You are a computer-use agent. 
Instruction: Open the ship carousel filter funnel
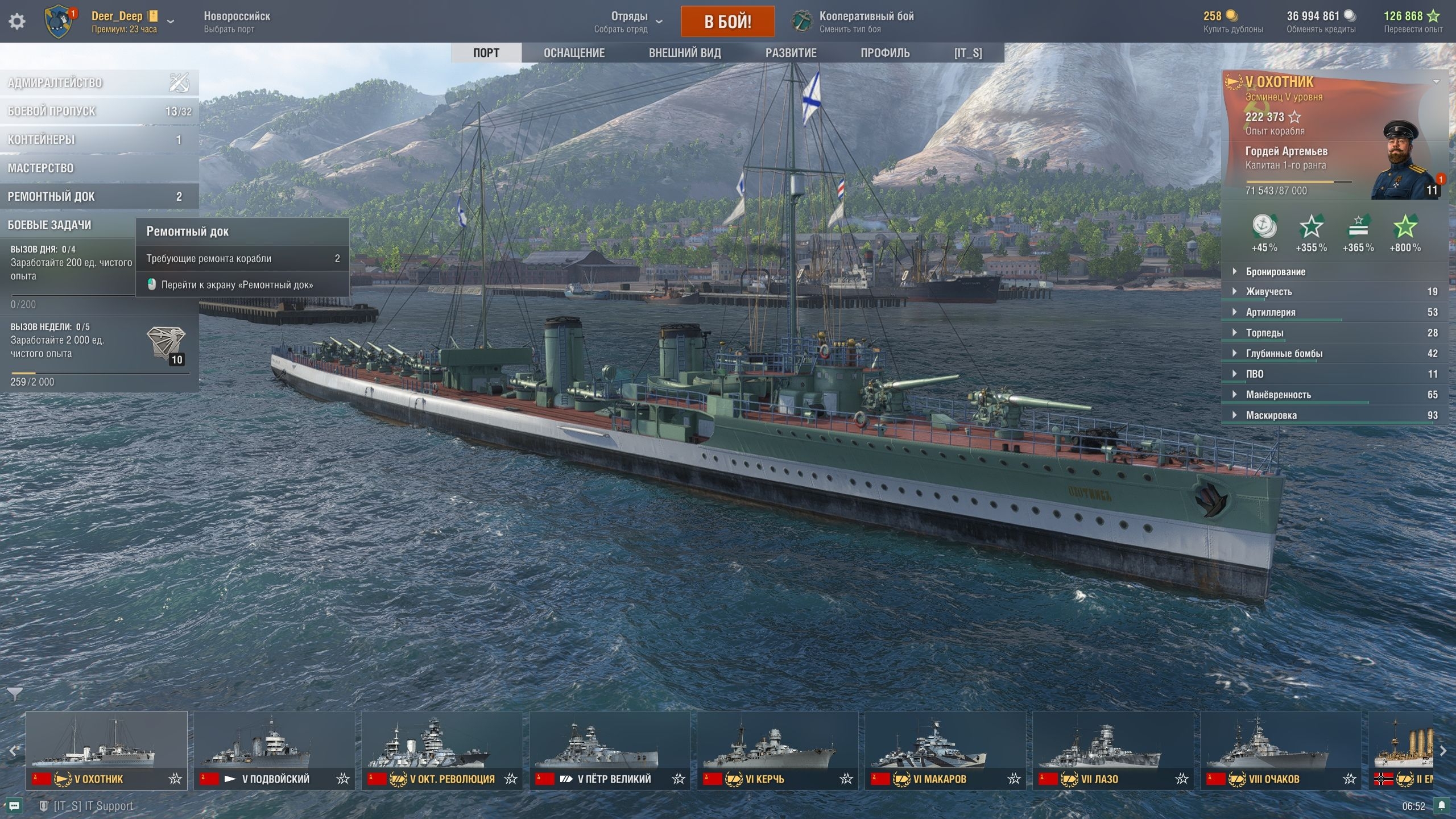click(x=15, y=694)
